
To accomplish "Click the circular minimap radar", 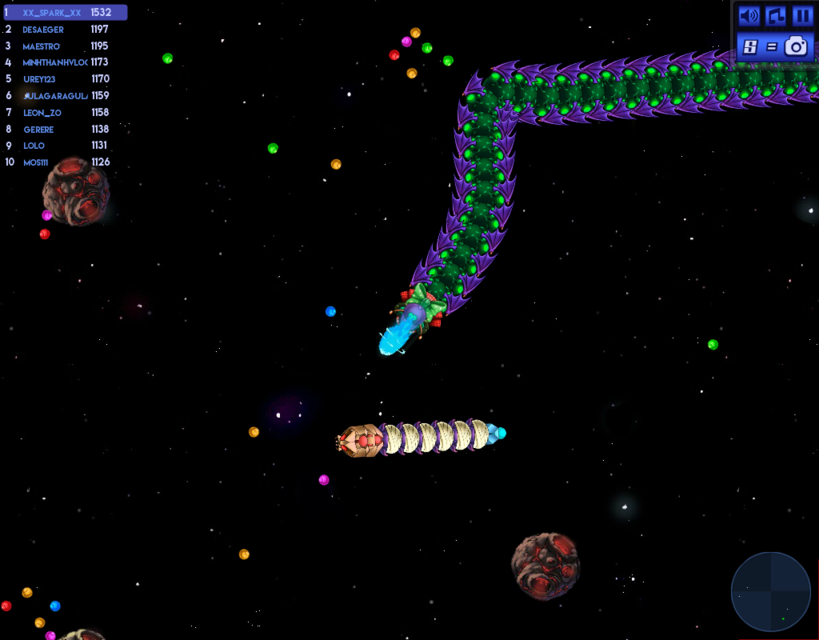I will [770, 591].
